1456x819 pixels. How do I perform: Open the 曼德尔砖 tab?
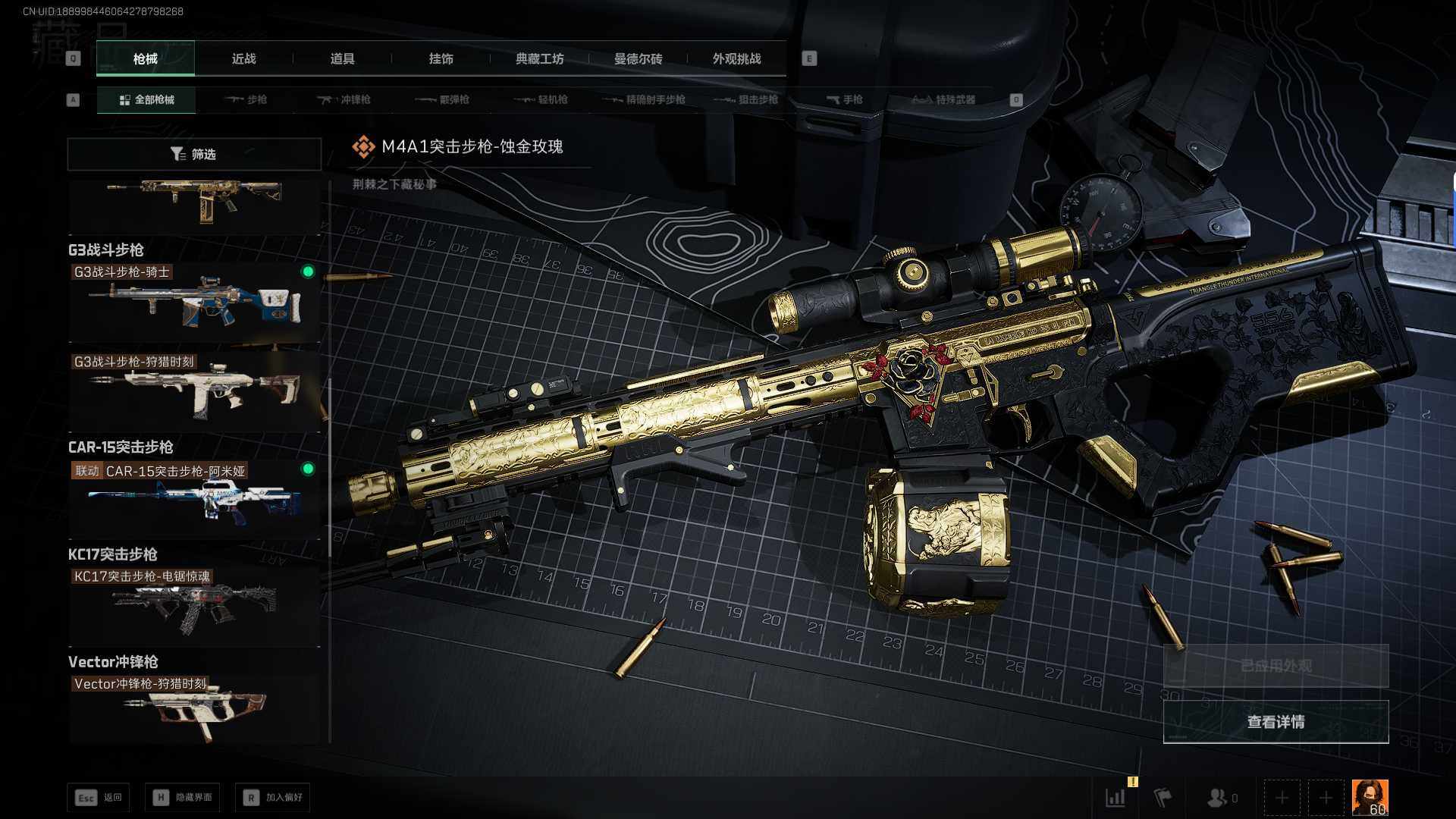coord(638,59)
